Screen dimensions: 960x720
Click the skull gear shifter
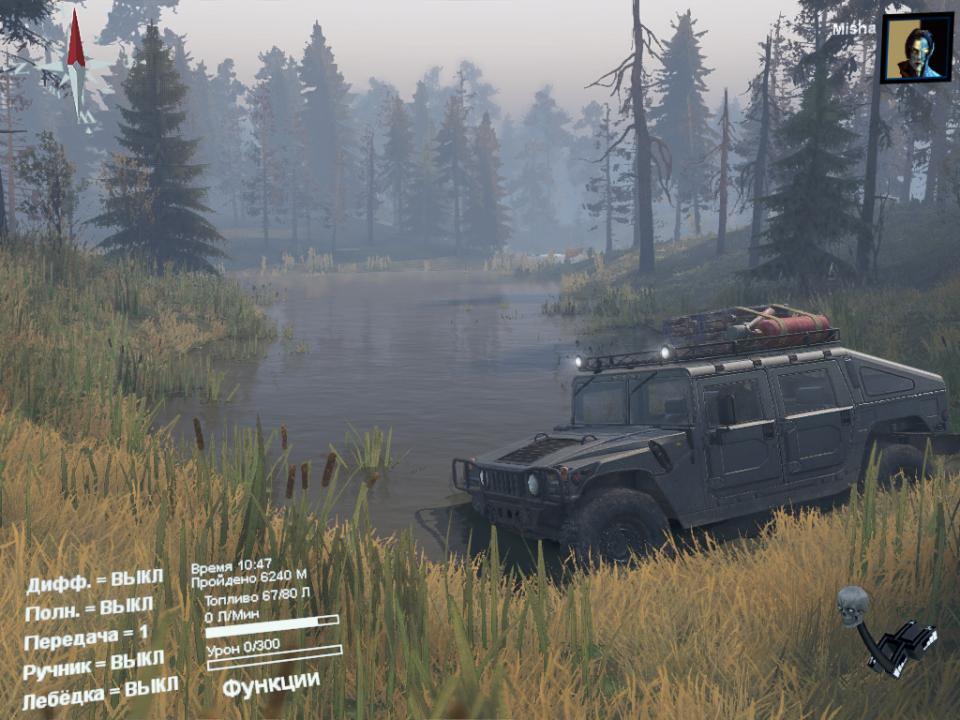884,632
